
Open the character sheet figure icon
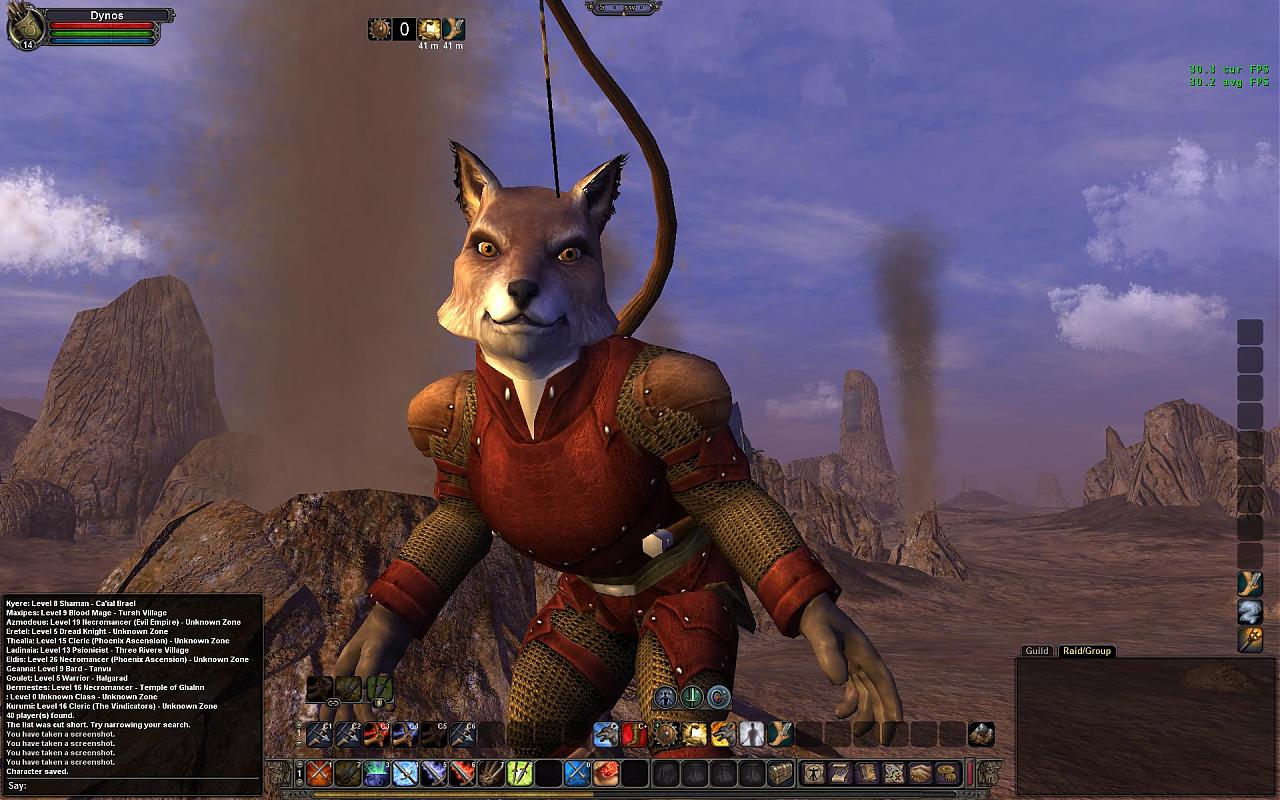pos(814,773)
